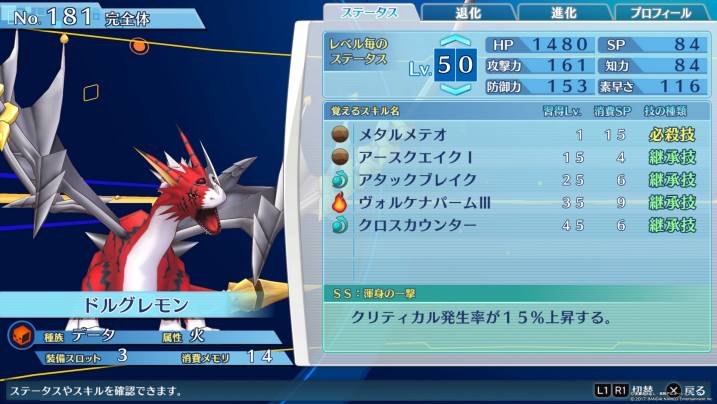
Task: Switch to the ステータス tab
Action: [371, 13]
